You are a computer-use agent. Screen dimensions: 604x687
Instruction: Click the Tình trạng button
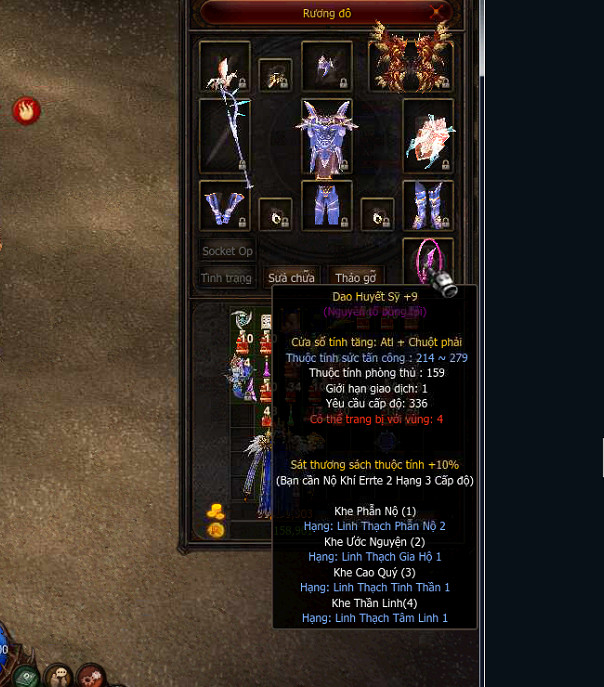coord(226,278)
